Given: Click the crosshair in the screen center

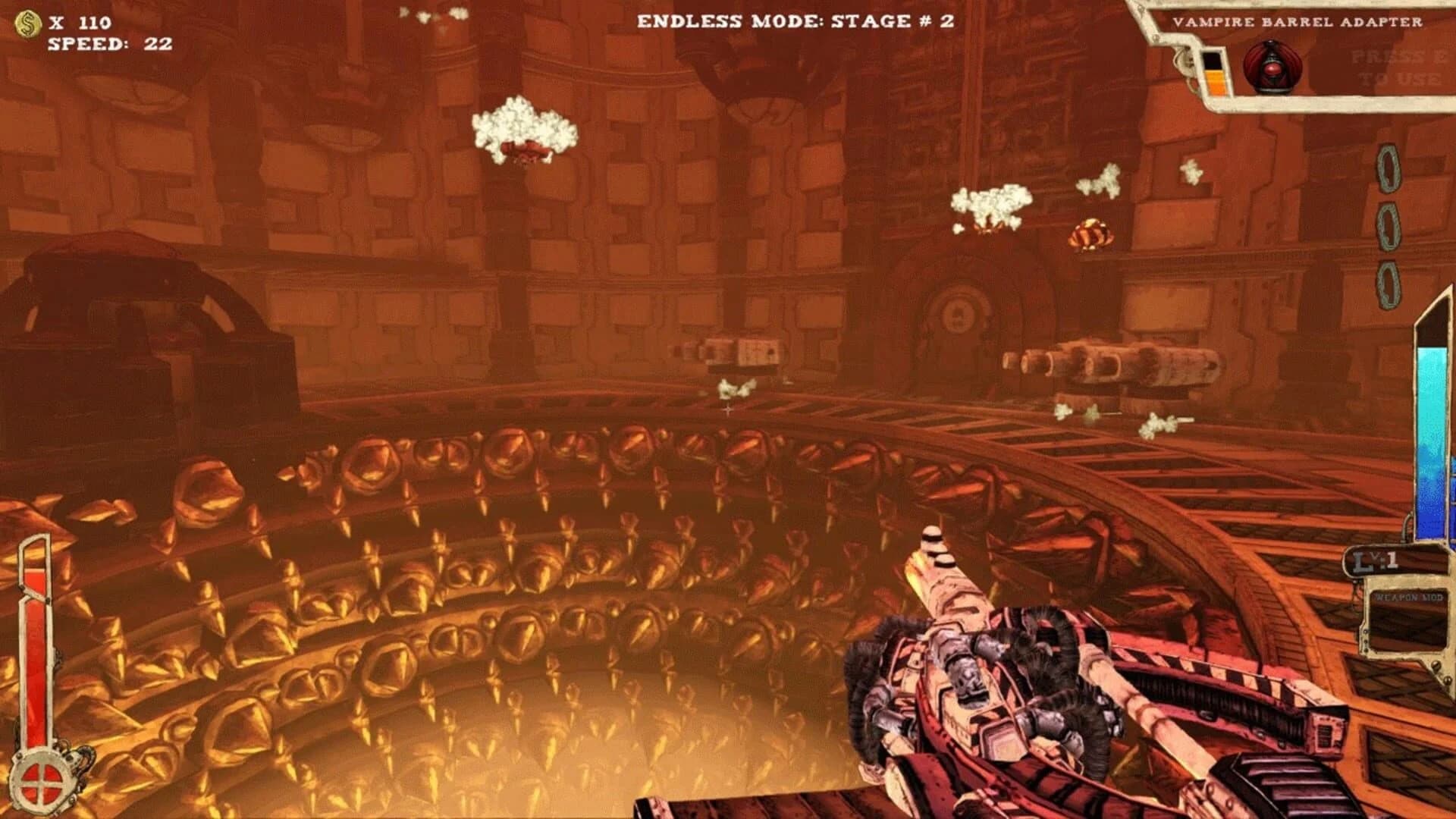Looking at the screenshot, I should (x=726, y=409).
